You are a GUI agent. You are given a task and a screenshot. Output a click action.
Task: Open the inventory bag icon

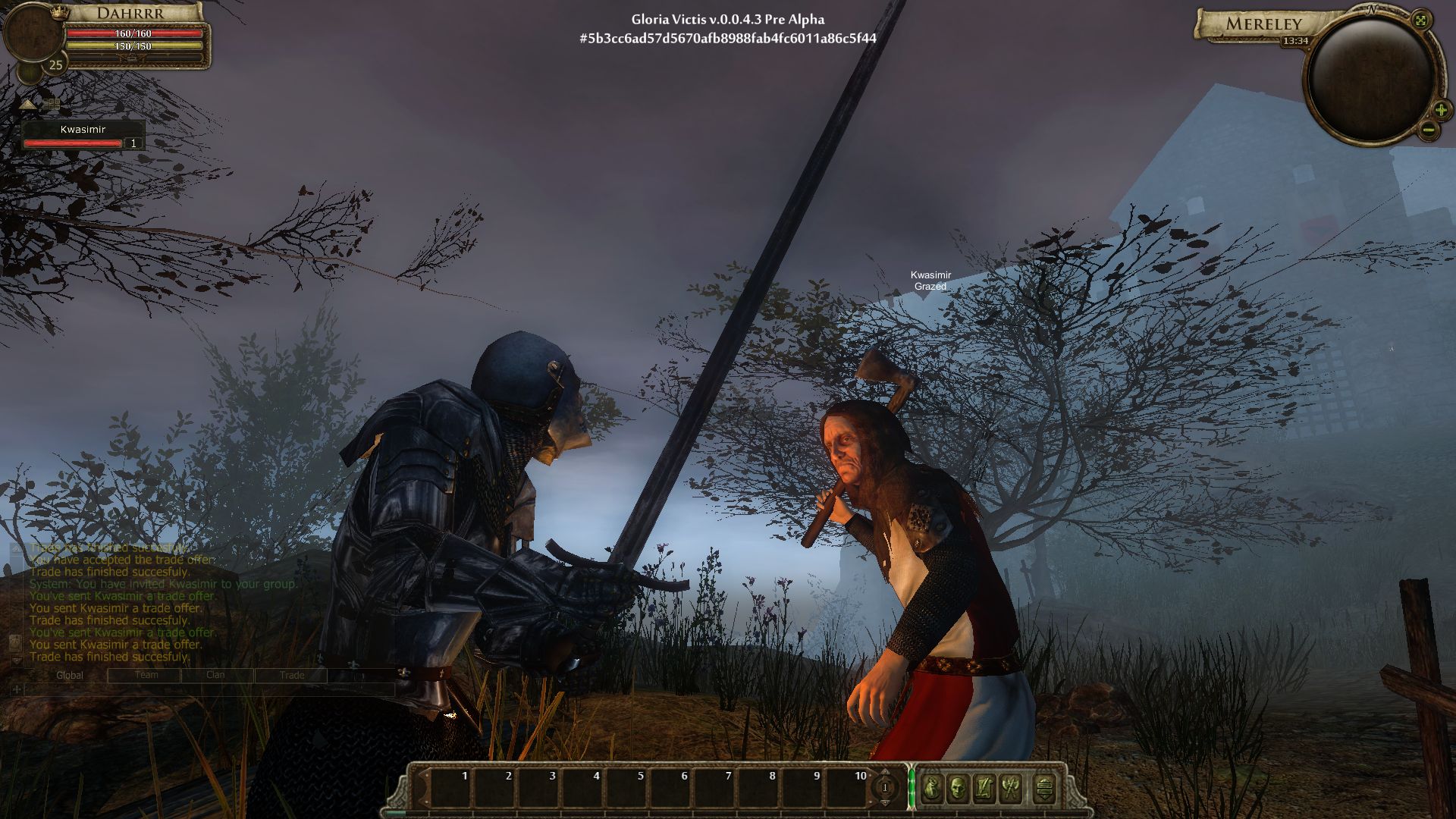coord(932,789)
